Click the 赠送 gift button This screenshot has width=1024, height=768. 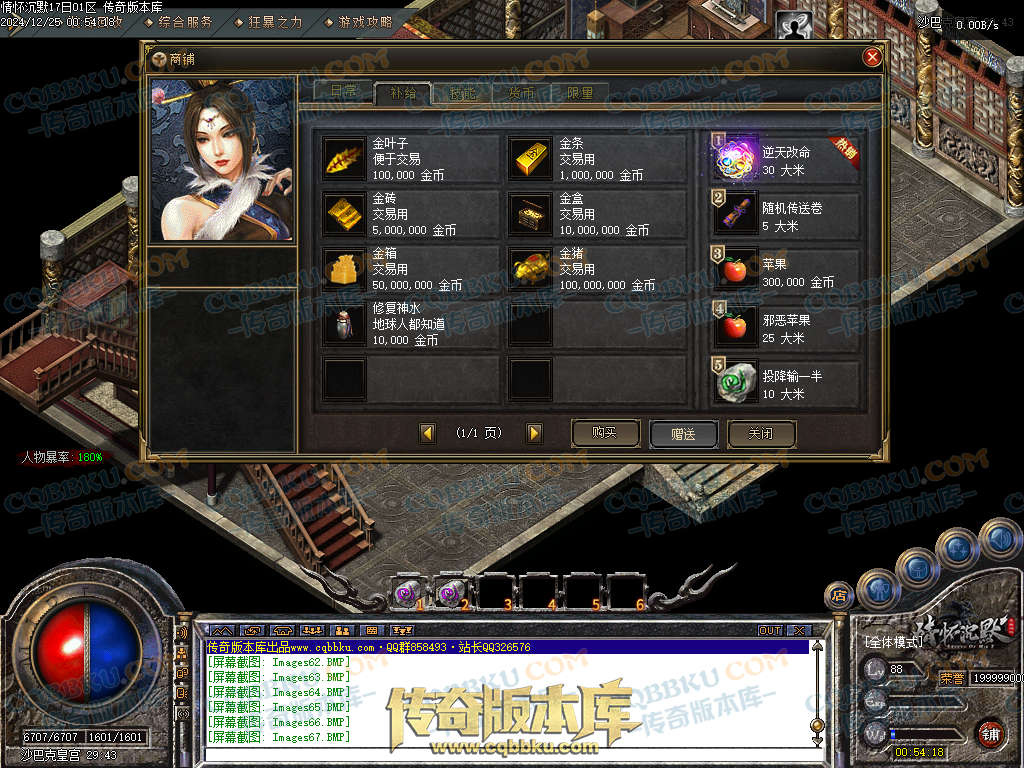click(683, 434)
